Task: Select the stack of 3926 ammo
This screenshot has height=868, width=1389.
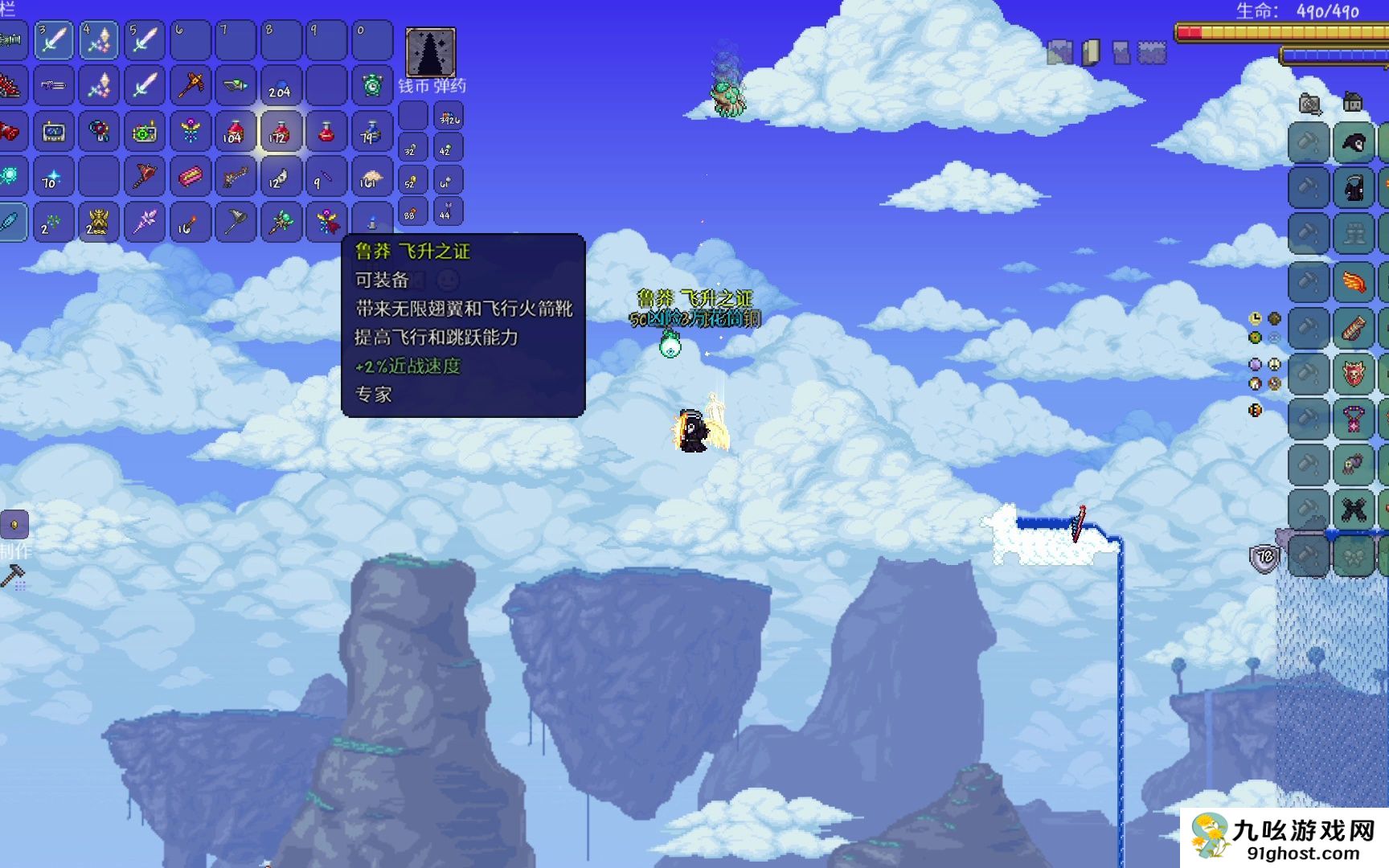Action: click(448, 117)
